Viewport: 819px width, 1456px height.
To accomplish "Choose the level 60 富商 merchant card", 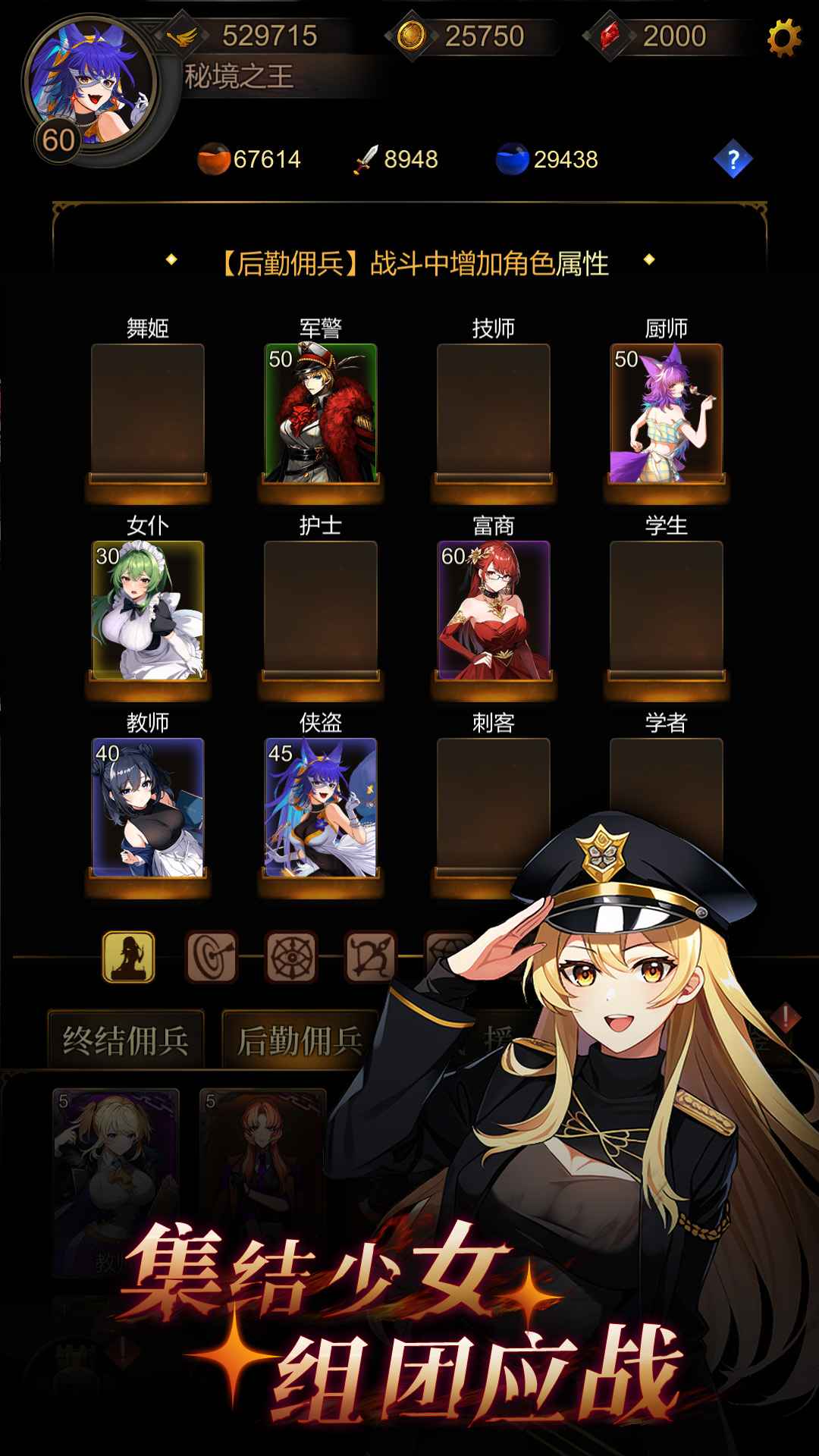I will 493,610.
